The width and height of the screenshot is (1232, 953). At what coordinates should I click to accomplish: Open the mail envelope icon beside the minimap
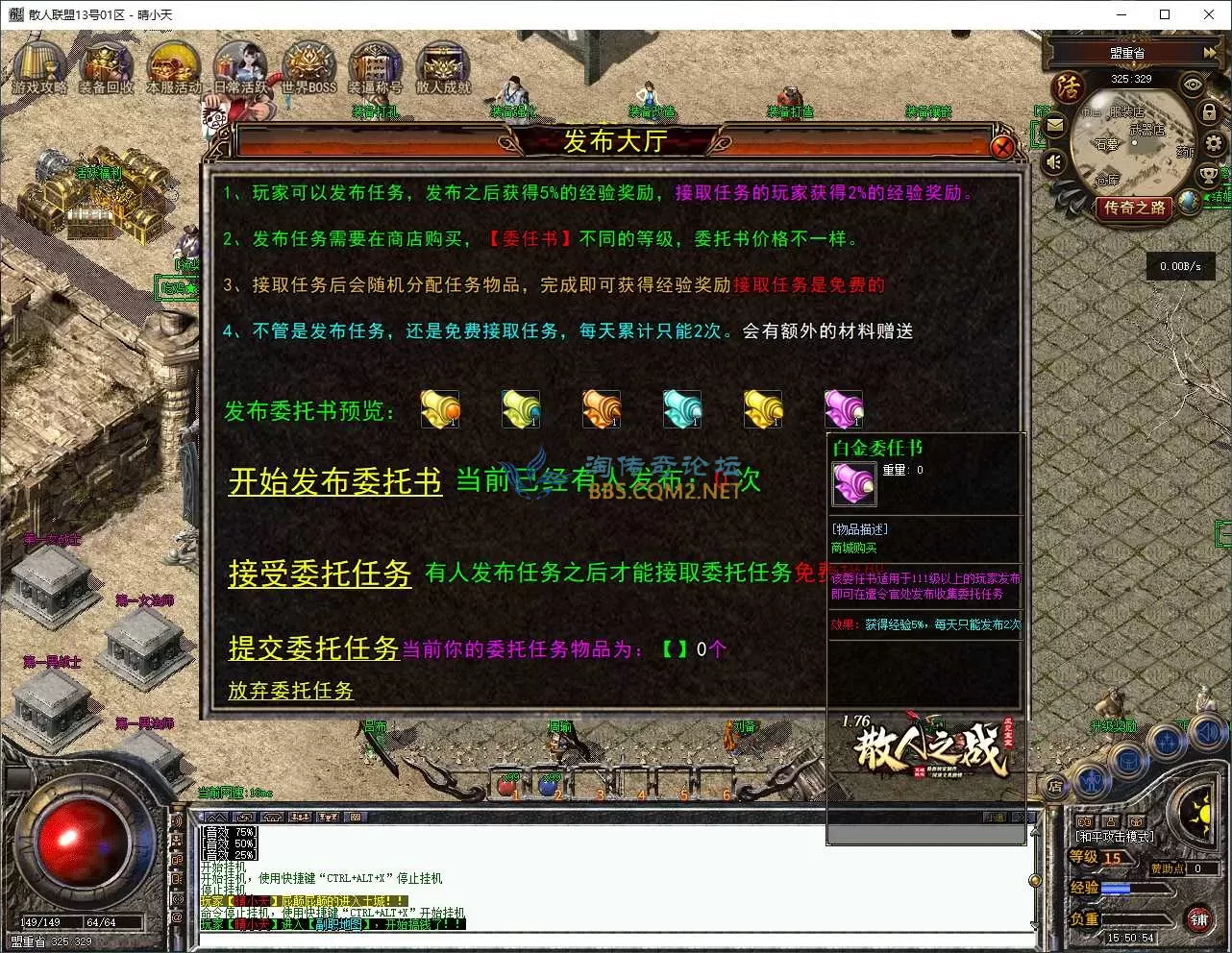[1054, 125]
